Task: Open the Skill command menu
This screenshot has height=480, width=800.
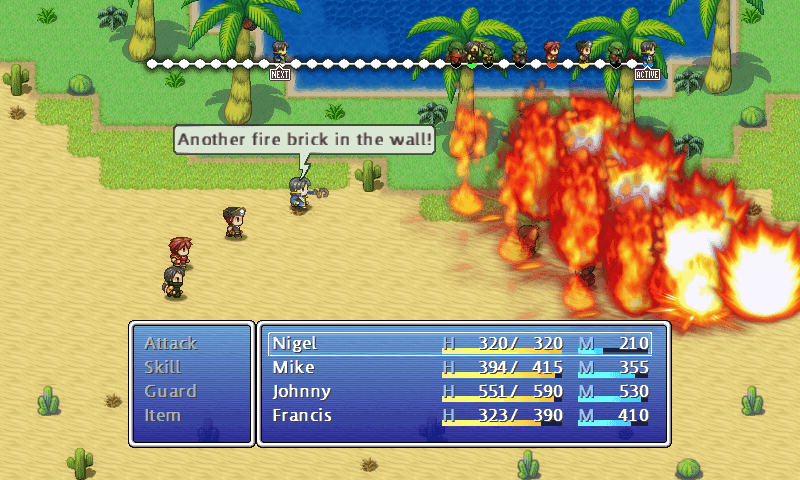Action: pos(163,367)
